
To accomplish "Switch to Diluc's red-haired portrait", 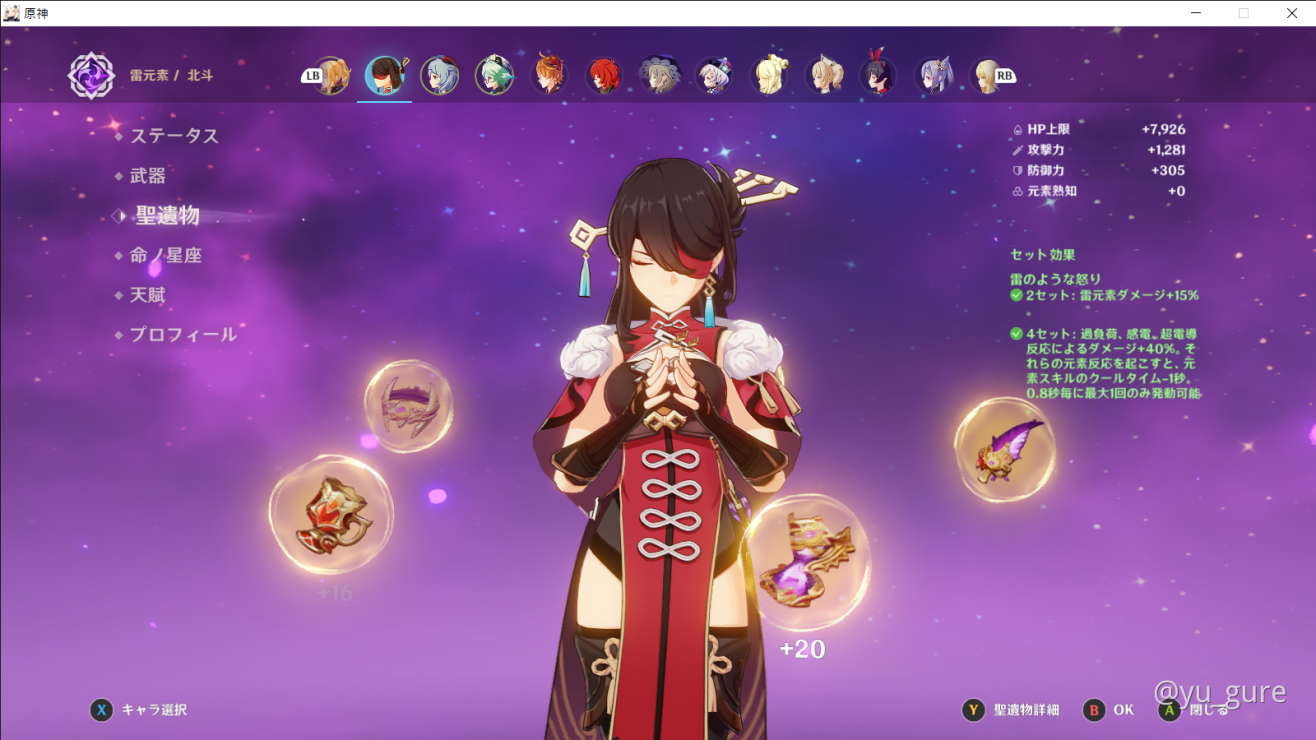I will [x=604, y=76].
